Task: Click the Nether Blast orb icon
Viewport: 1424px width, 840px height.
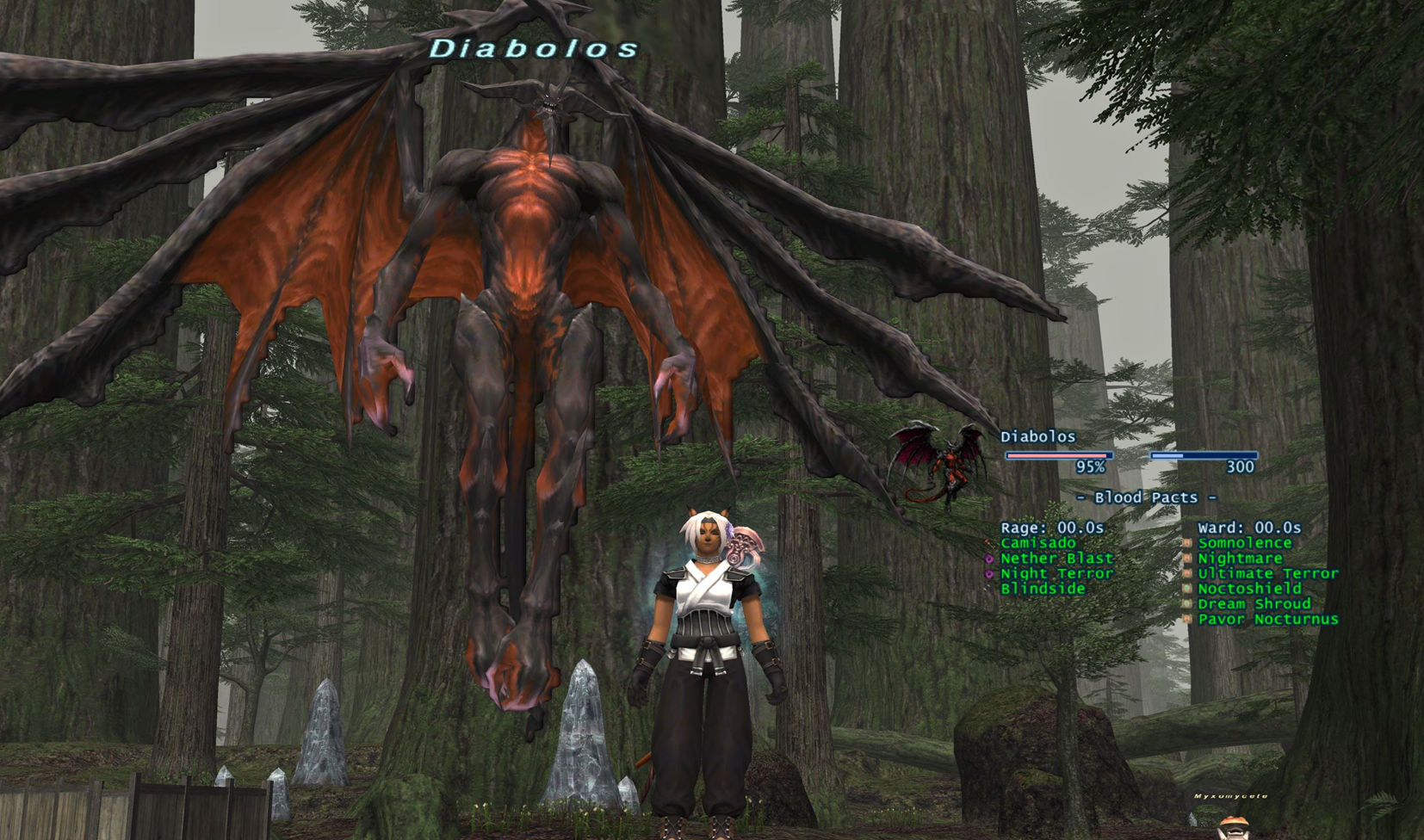Action: tap(987, 559)
